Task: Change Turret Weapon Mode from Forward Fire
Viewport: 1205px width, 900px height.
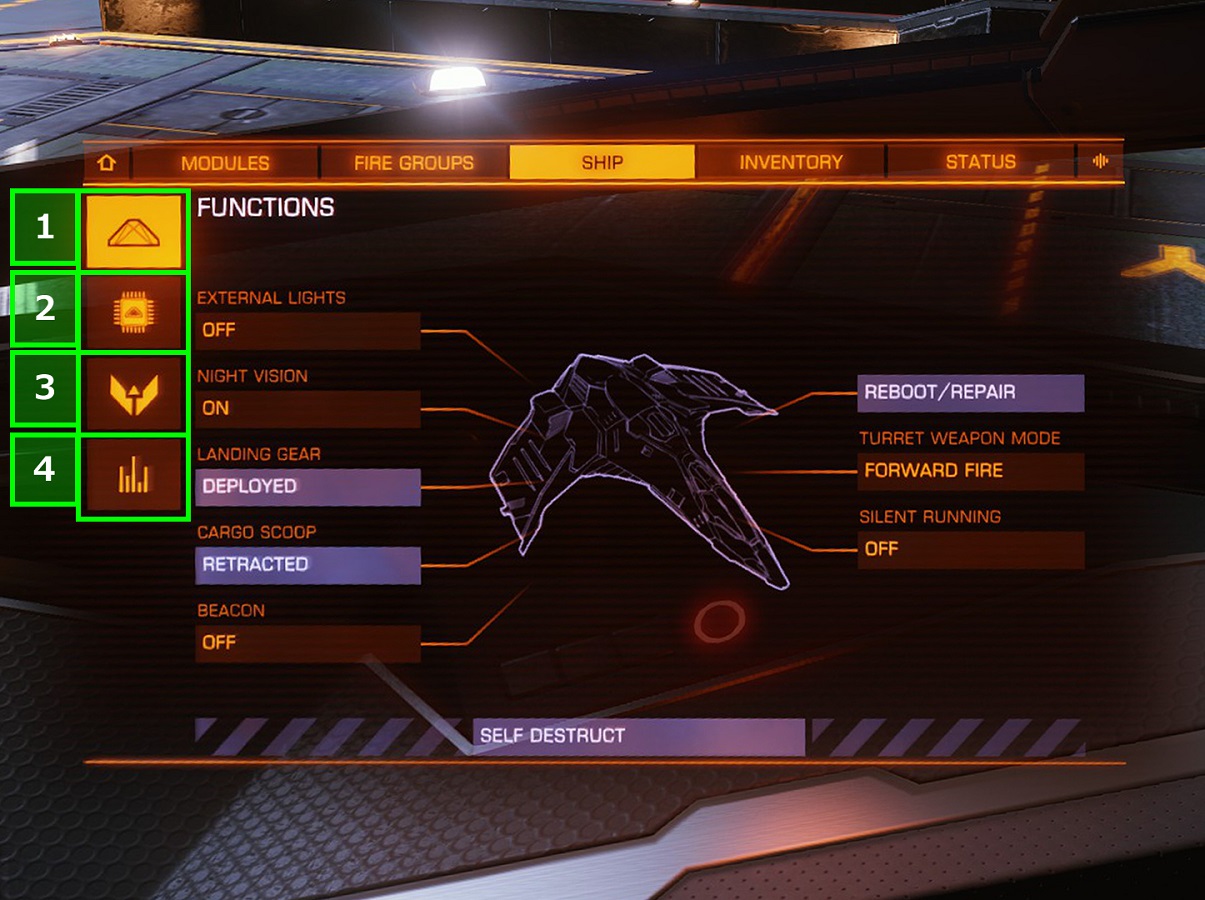Action: point(970,470)
